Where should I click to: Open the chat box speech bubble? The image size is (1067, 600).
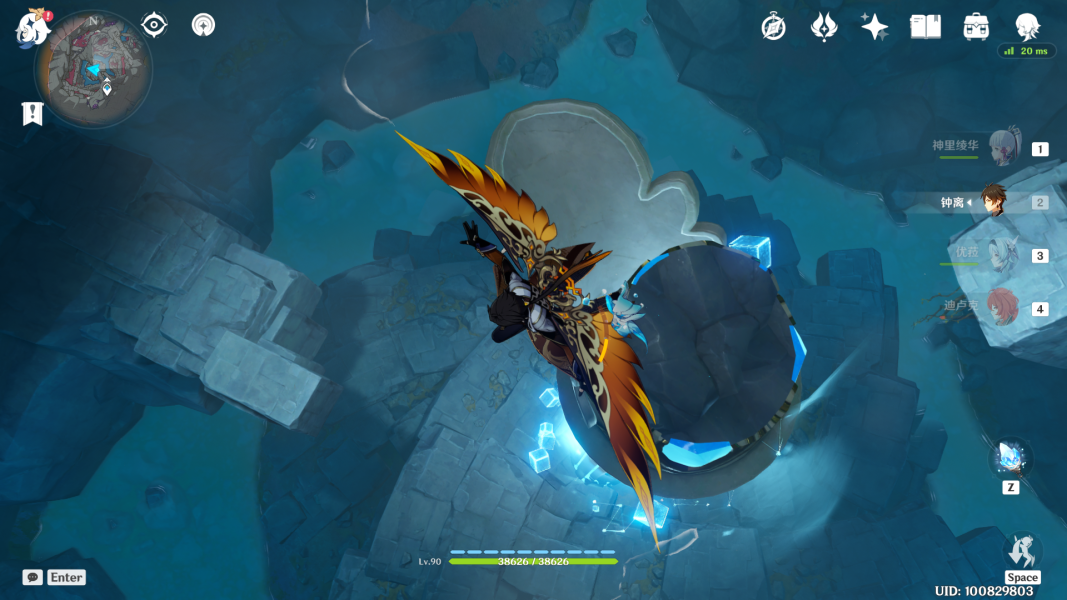pyautogui.click(x=33, y=577)
